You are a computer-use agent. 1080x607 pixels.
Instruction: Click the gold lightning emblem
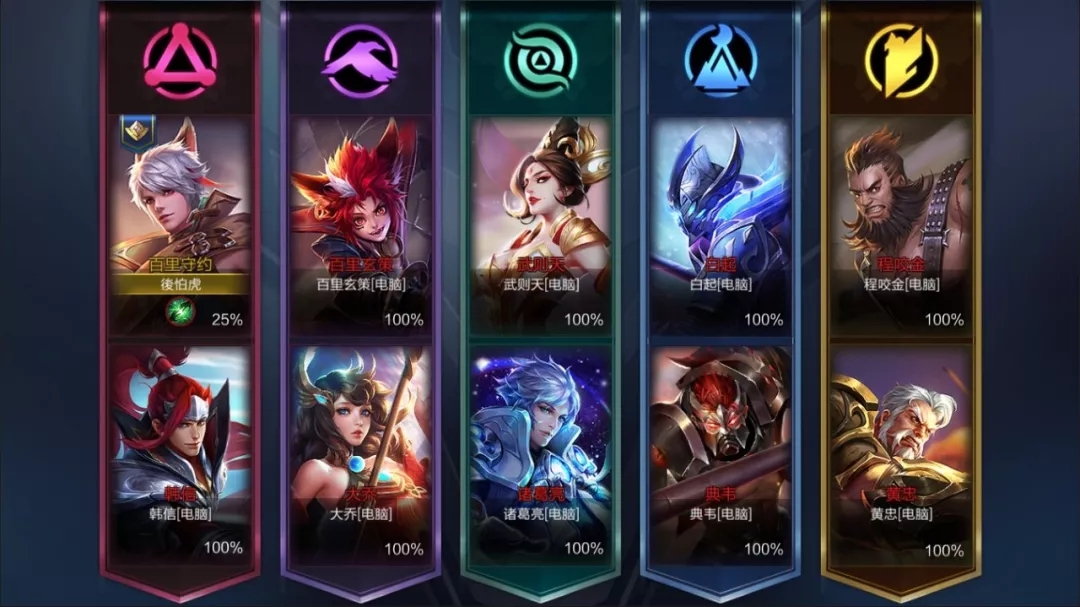901,60
